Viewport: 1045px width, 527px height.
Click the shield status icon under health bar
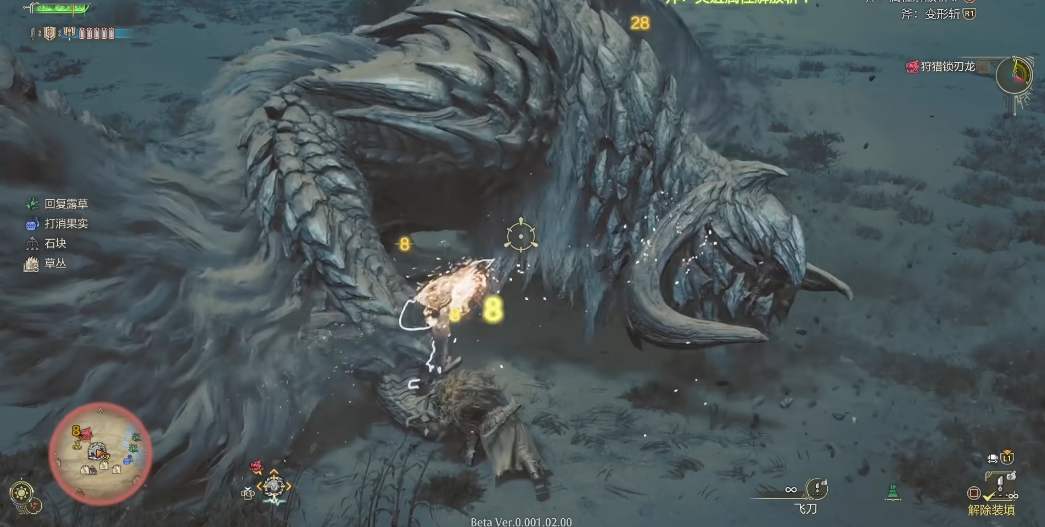(x=49, y=33)
